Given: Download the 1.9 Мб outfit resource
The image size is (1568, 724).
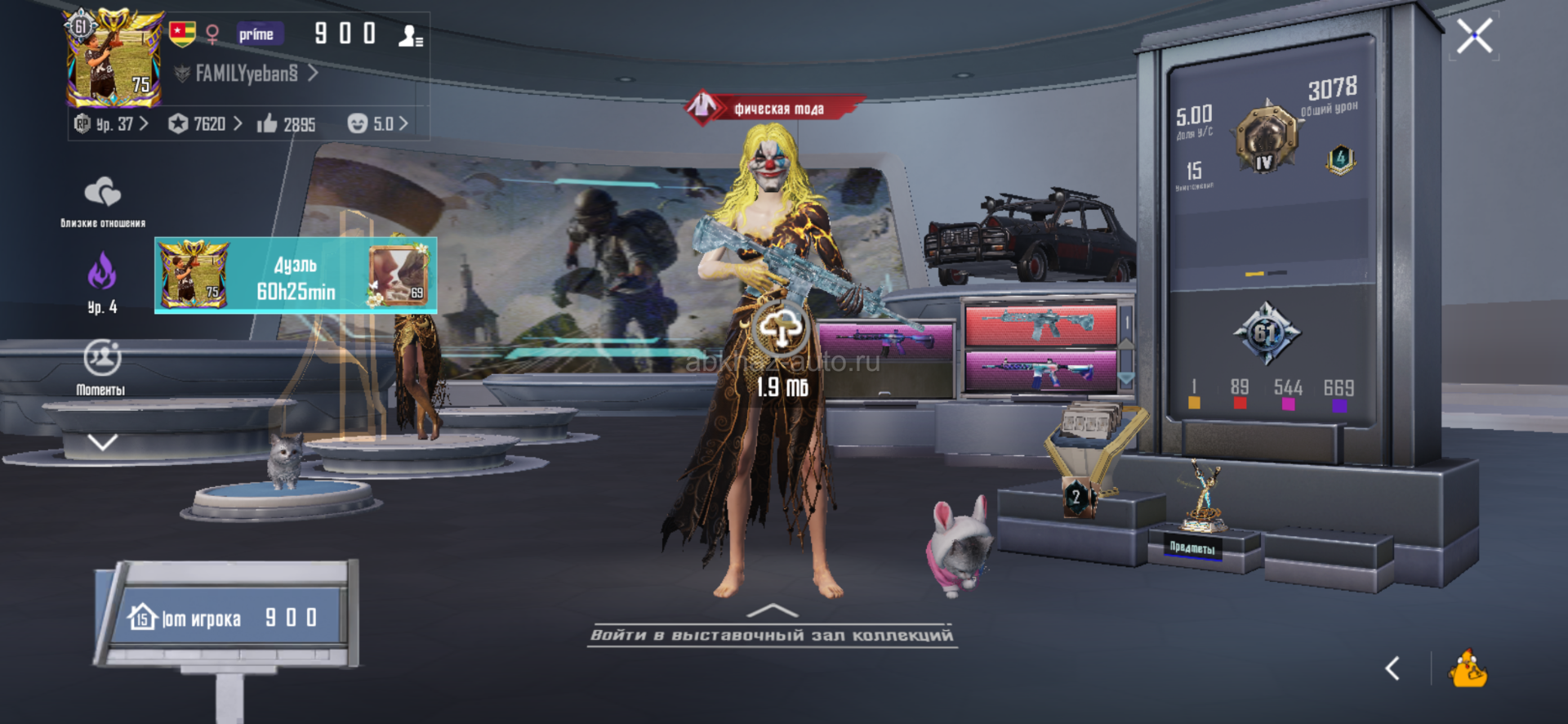Looking at the screenshot, I should pyautogui.click(x=782, y=328).
